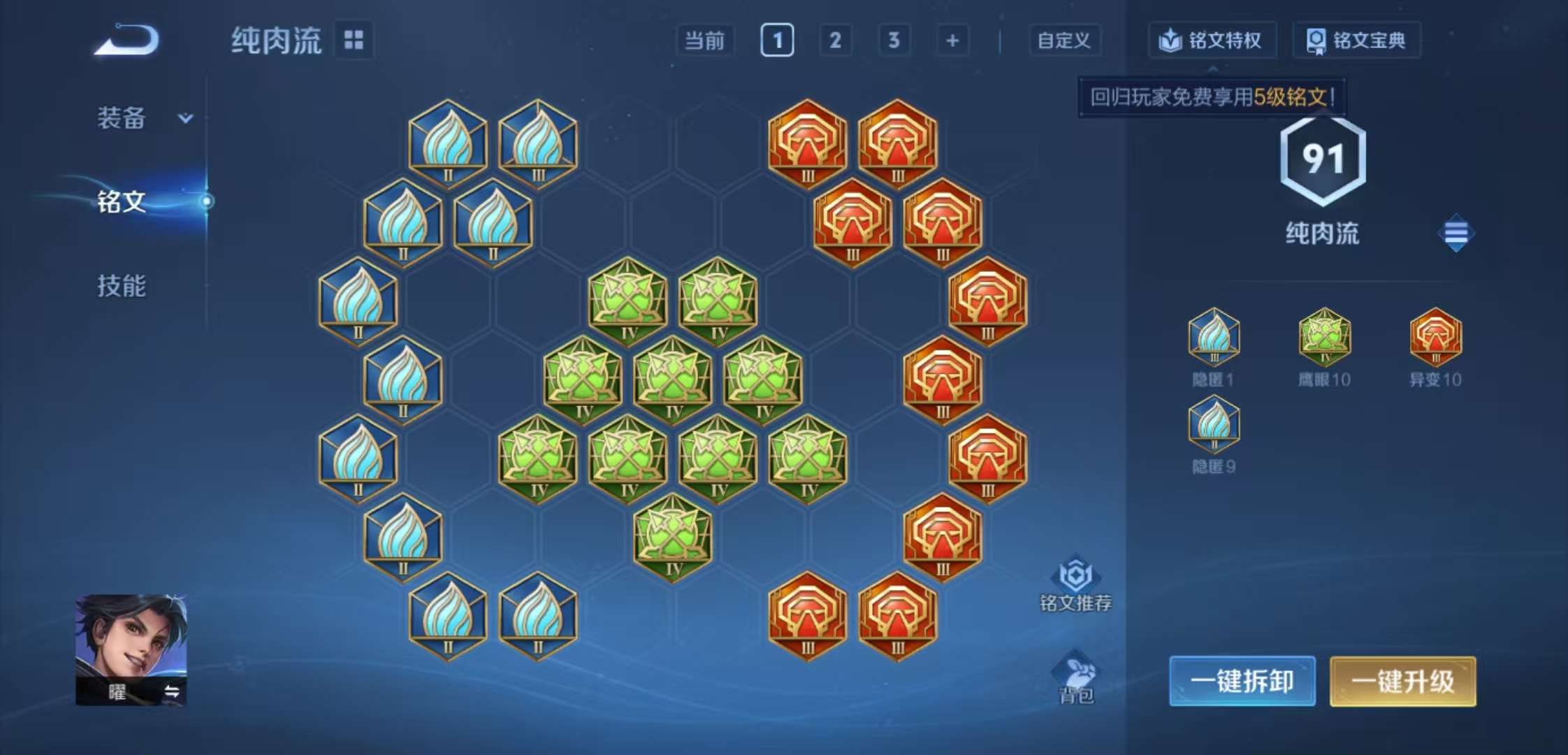This screenshot has height=755, width=1568.
Task: Click the + to add a rune page
Action: 950,41
